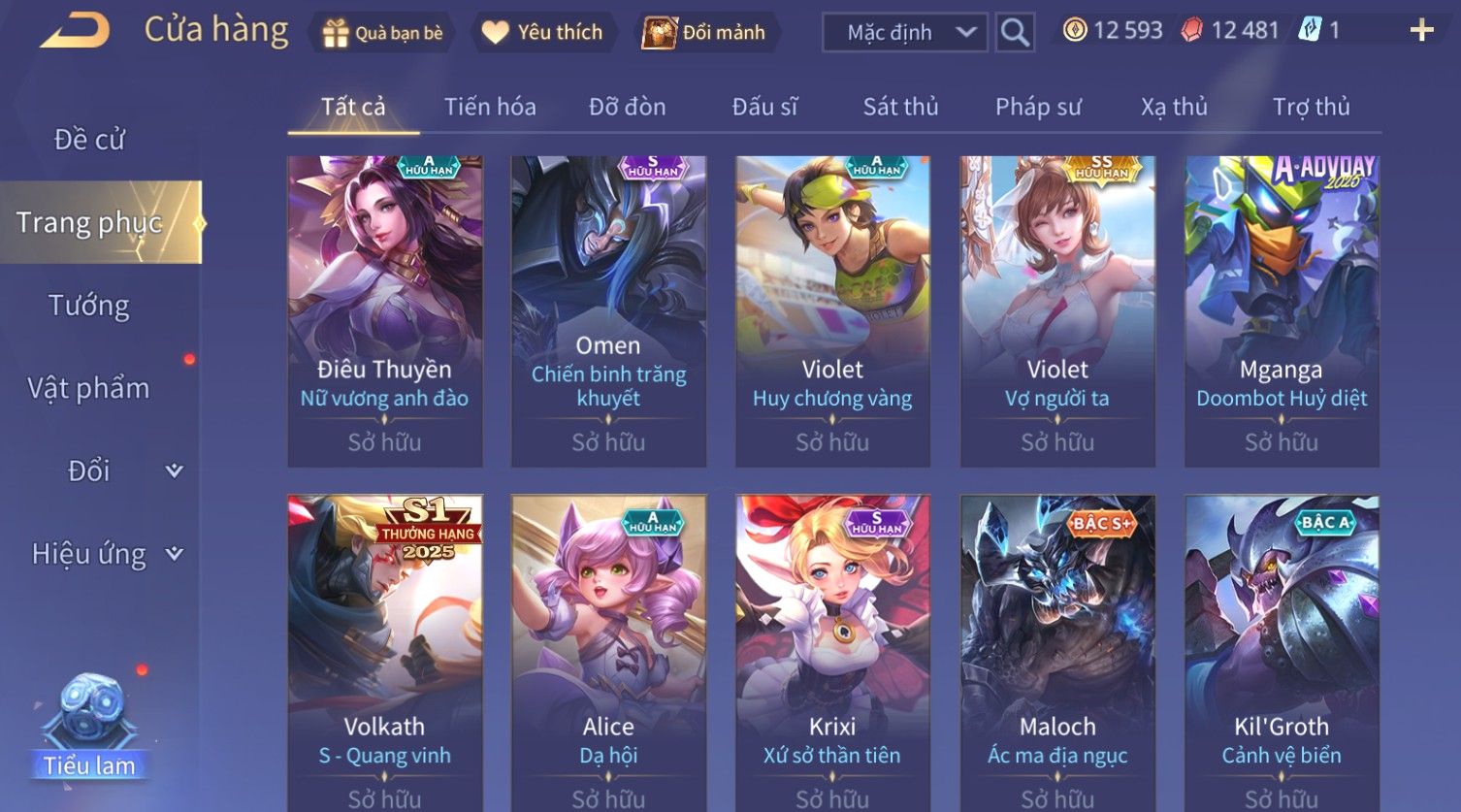Go to the Vật phẩm items section
Screen dimensions: 1461x812
coord(89,388)
